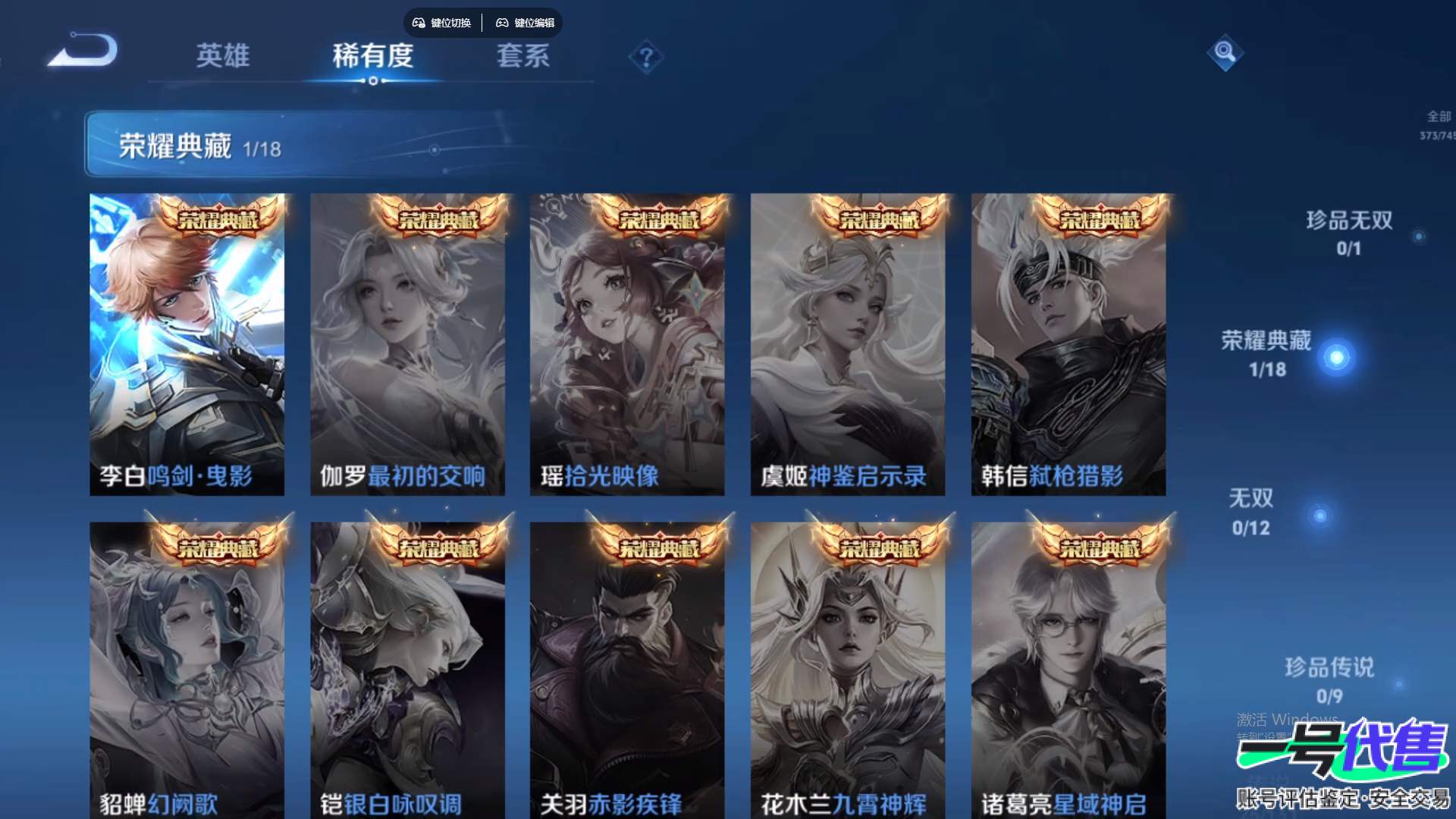The height and width of the screenshot is (819, 1456).
Task: View the 关羽 赤影疾锋 skin card
Action: point(627,671)
